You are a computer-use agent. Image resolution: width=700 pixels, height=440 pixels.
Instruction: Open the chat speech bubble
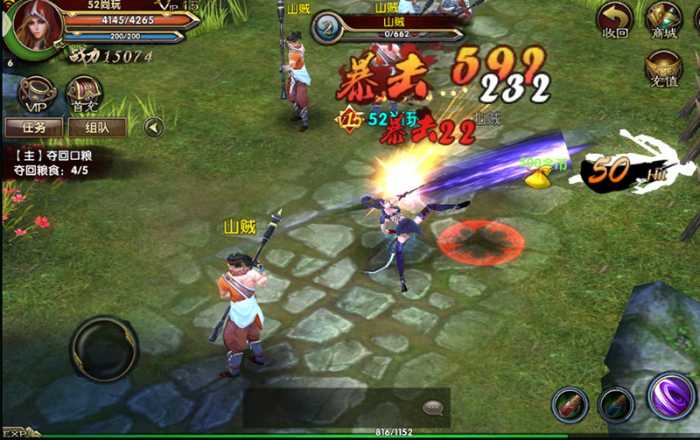433,408
